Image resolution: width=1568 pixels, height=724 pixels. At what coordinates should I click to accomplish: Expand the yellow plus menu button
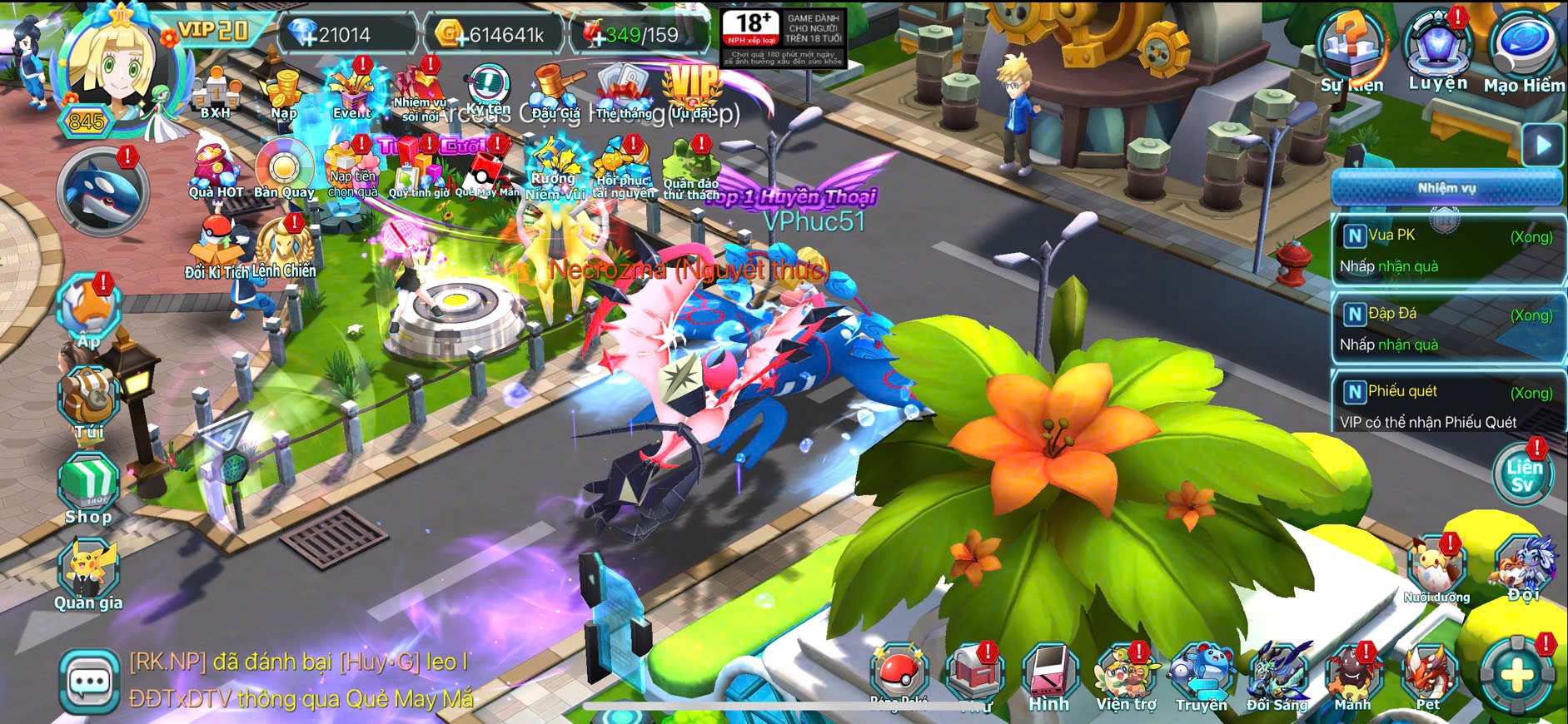tap(1517, 676)
